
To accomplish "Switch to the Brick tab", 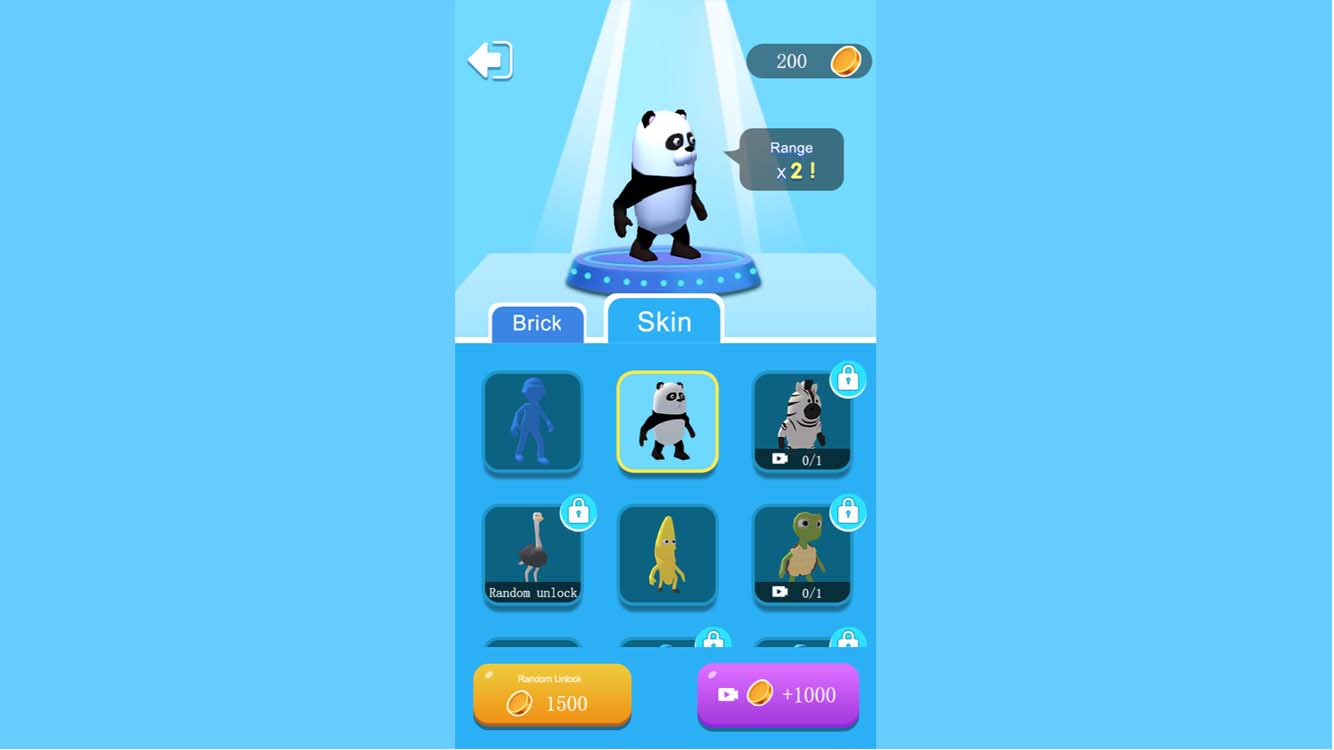I will (536, 322).
